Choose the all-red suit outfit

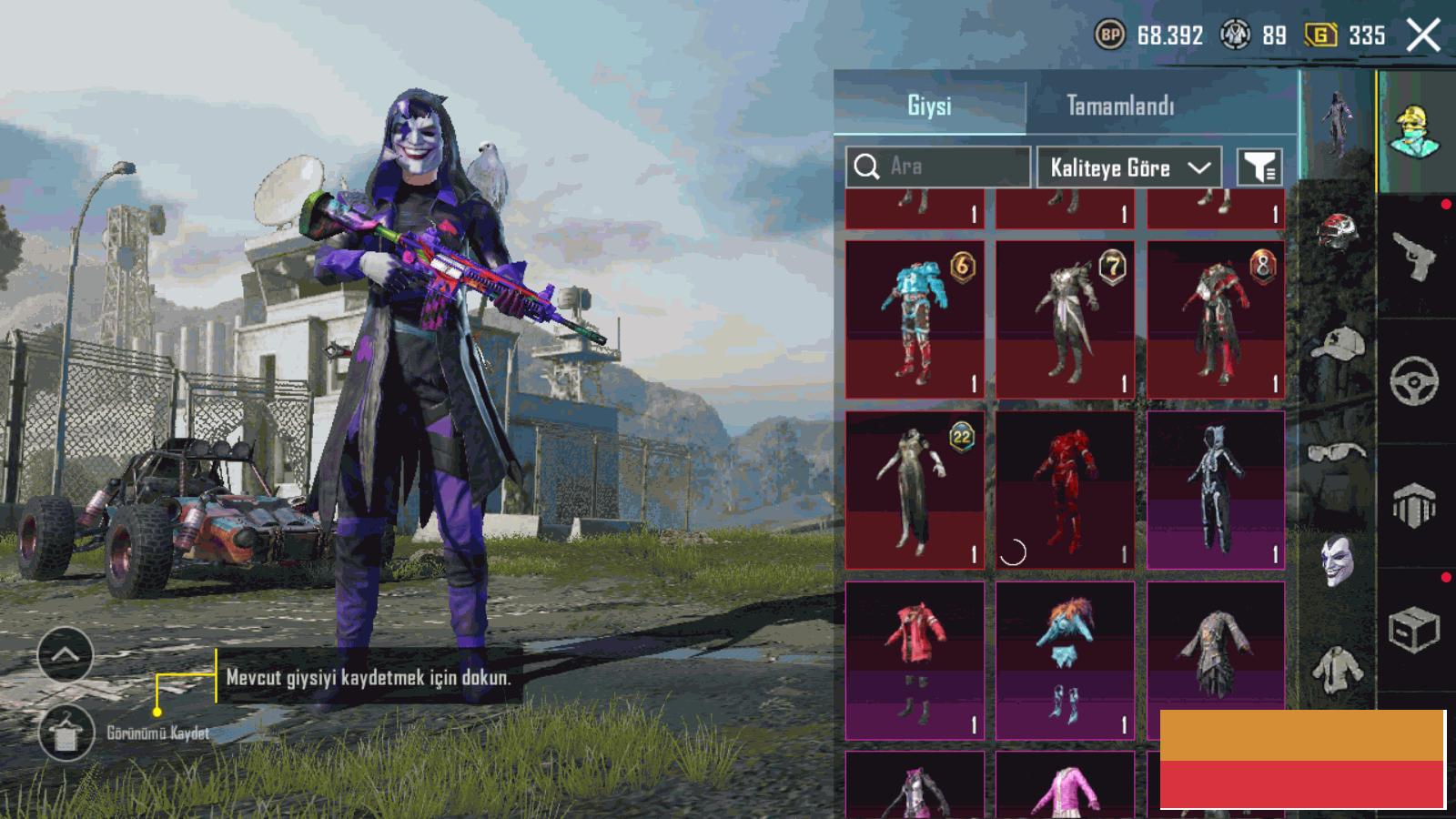tap(1065, 490)
